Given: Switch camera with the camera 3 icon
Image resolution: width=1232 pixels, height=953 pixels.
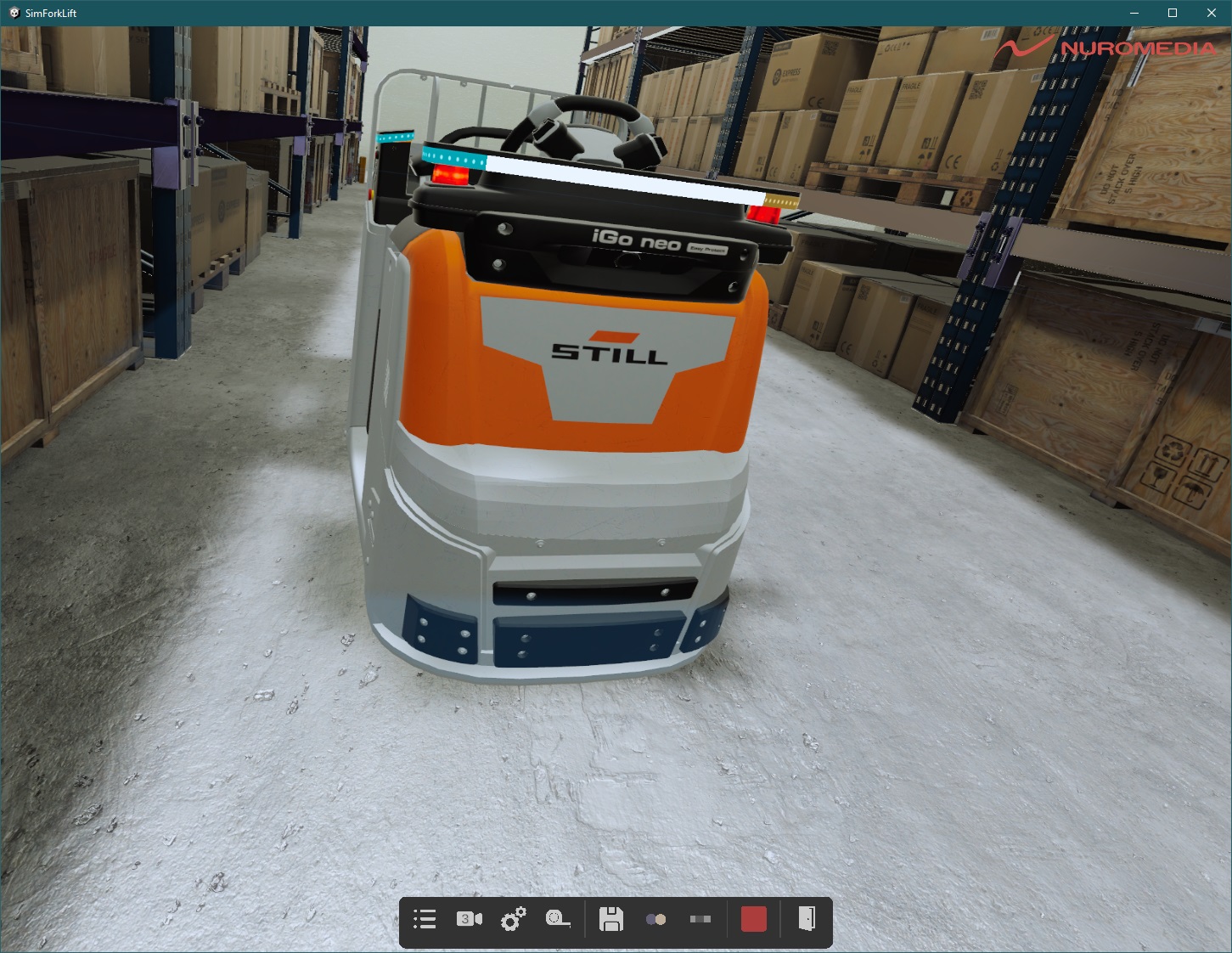Looking at the screenshot, I should click(469, 919).
